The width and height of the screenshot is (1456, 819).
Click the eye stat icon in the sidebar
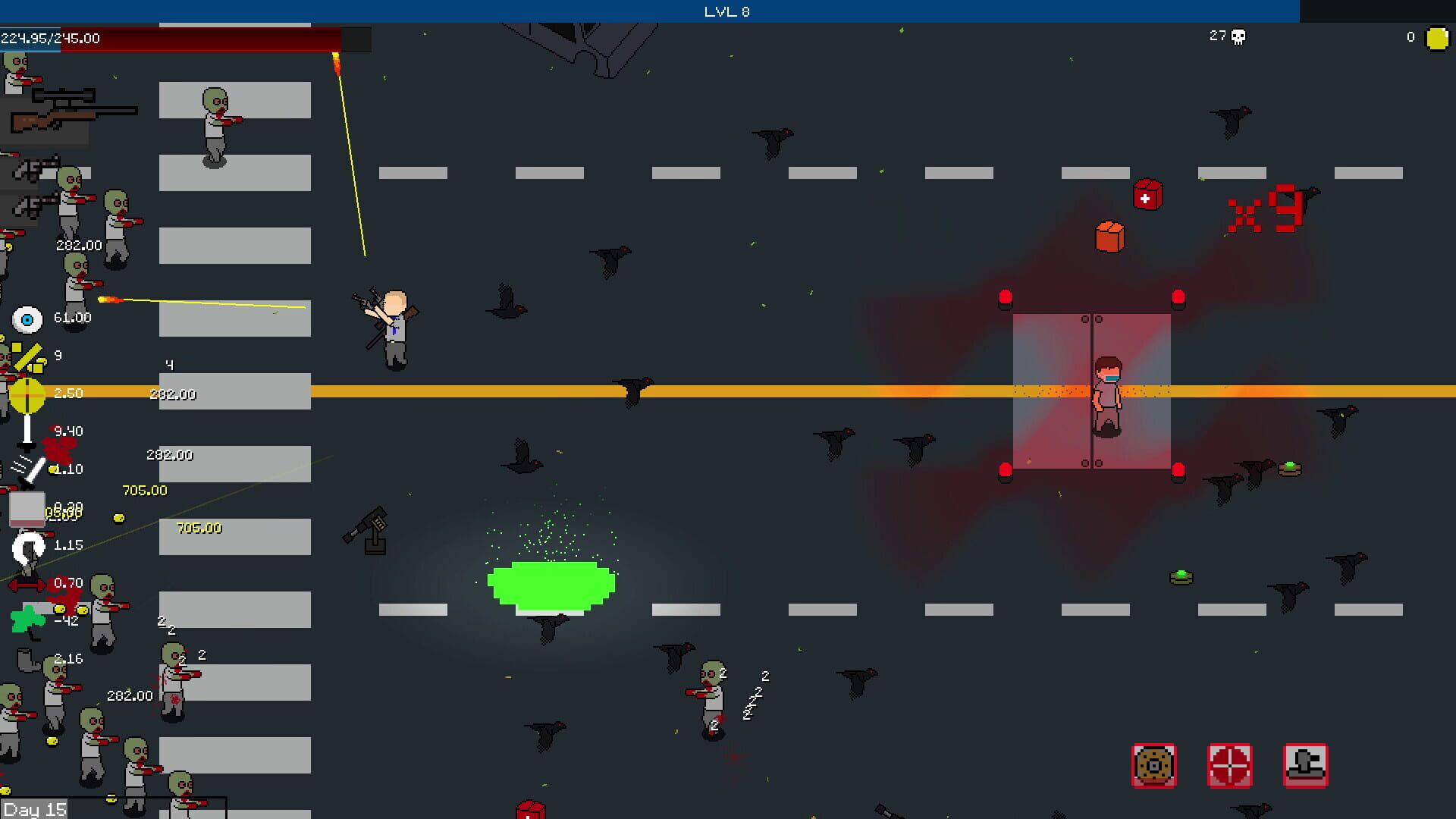click(x=27, y=320)
